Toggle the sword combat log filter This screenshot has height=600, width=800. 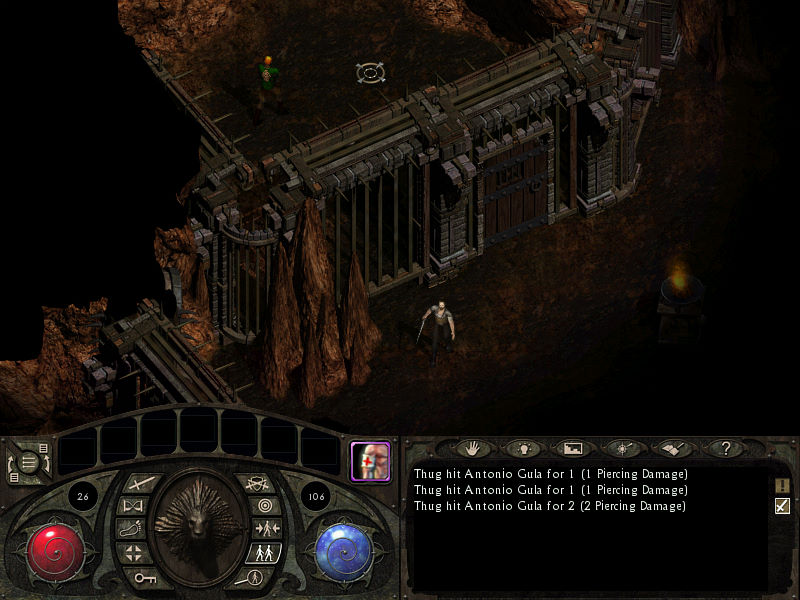tap(782, 506)
